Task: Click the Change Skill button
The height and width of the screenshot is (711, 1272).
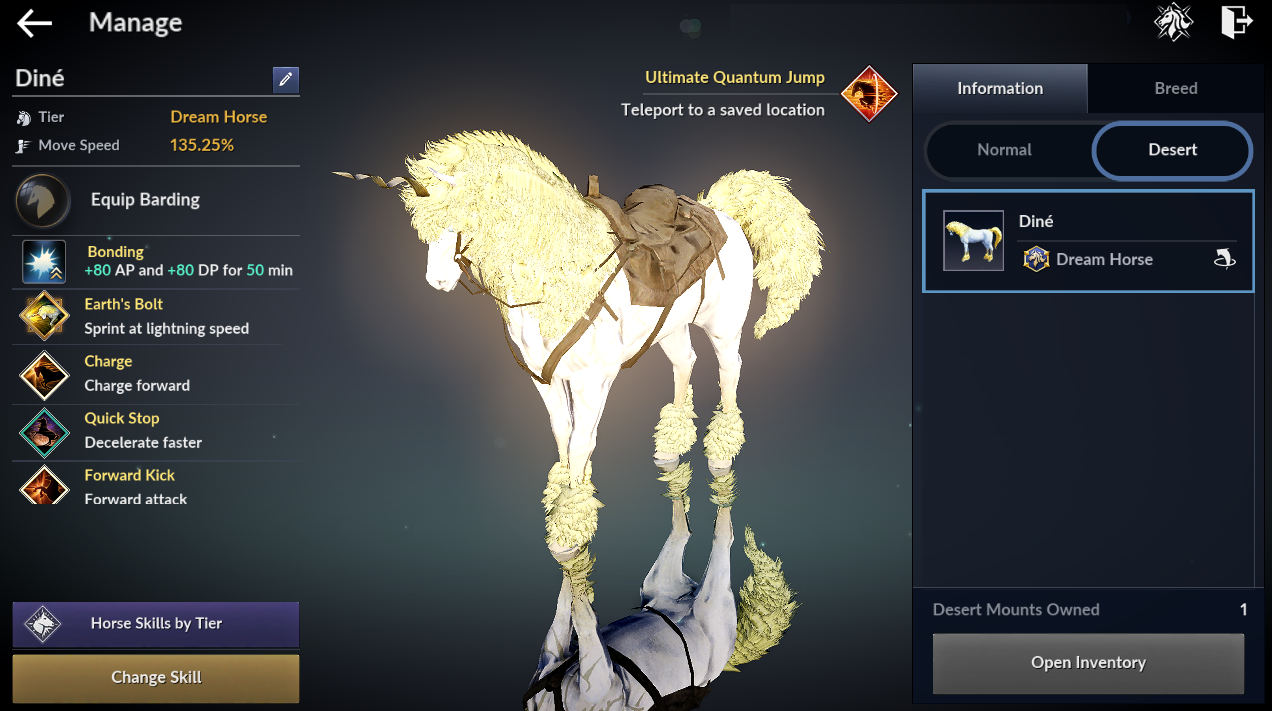Action: pyautogui.click(x=156, y=678)
